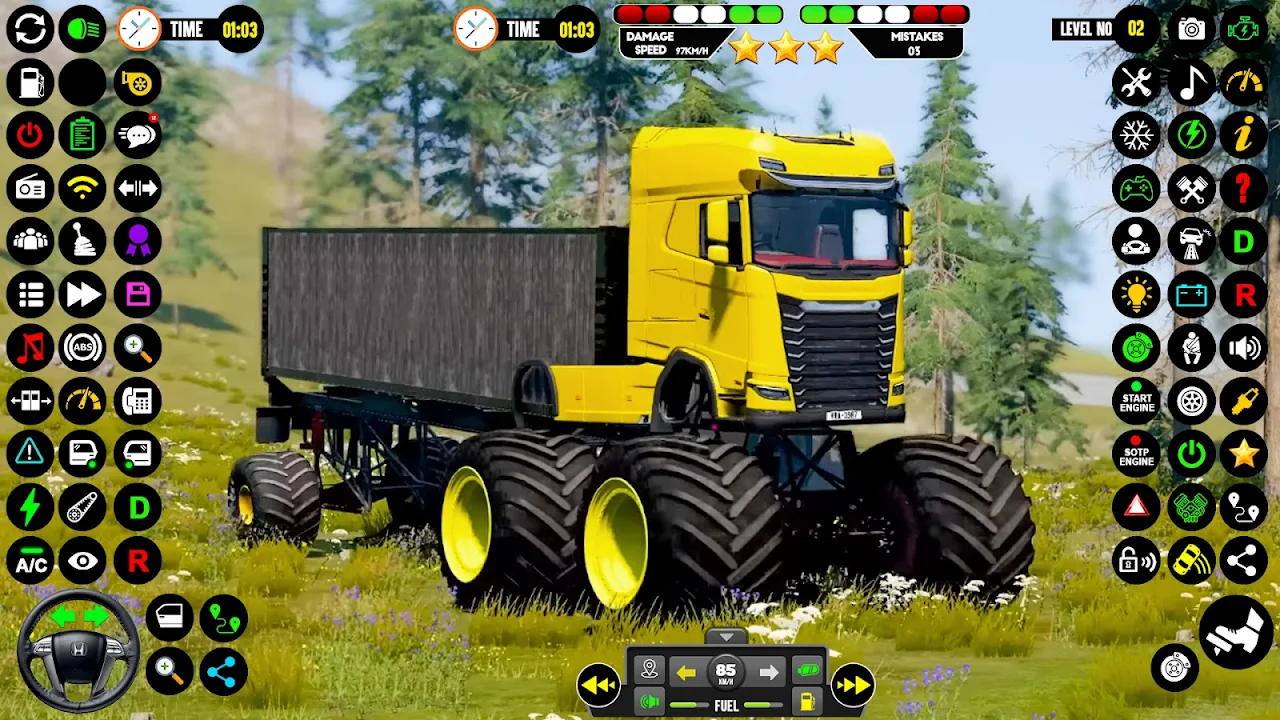1280x720 pixels.
Task: Tap the red SOTP ENGINE button
Action: (1137, 454)
